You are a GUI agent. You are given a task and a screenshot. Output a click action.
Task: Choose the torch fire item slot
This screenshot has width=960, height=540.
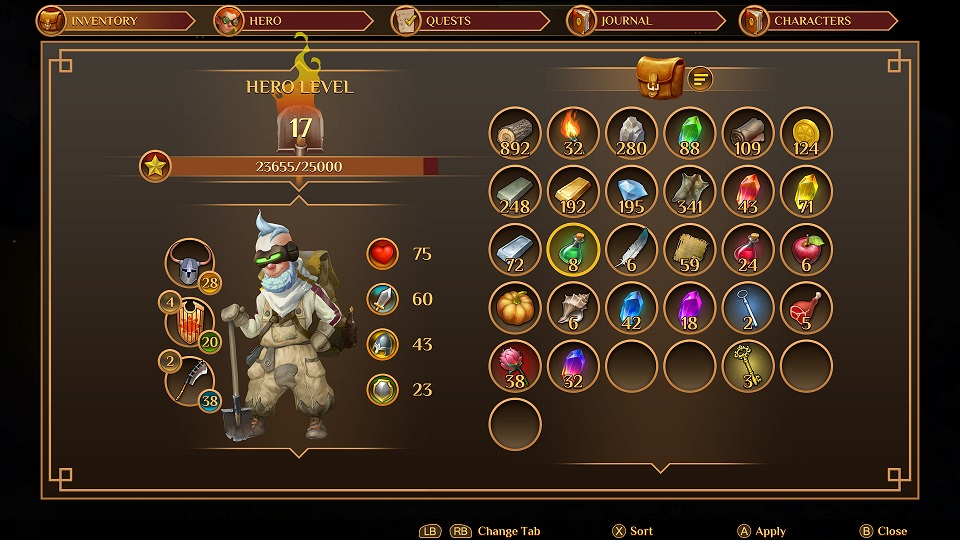point(573,134)
